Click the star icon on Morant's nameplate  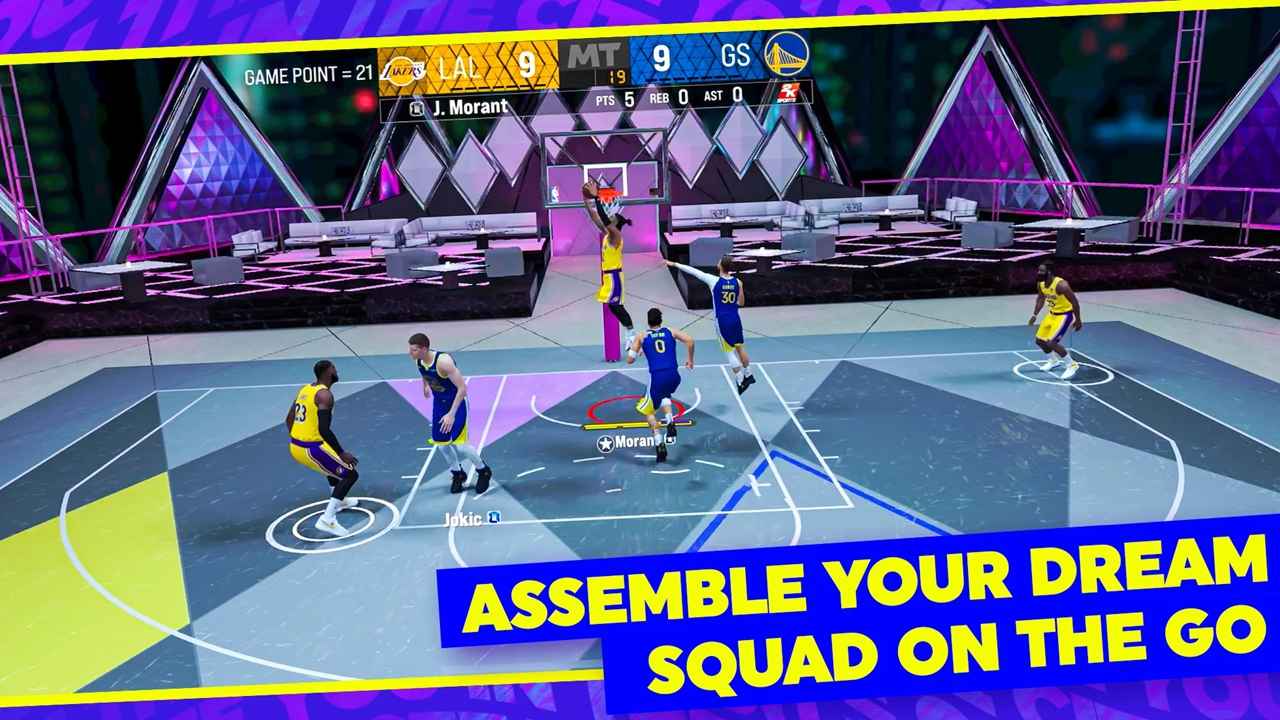click(x=605, y=442)
